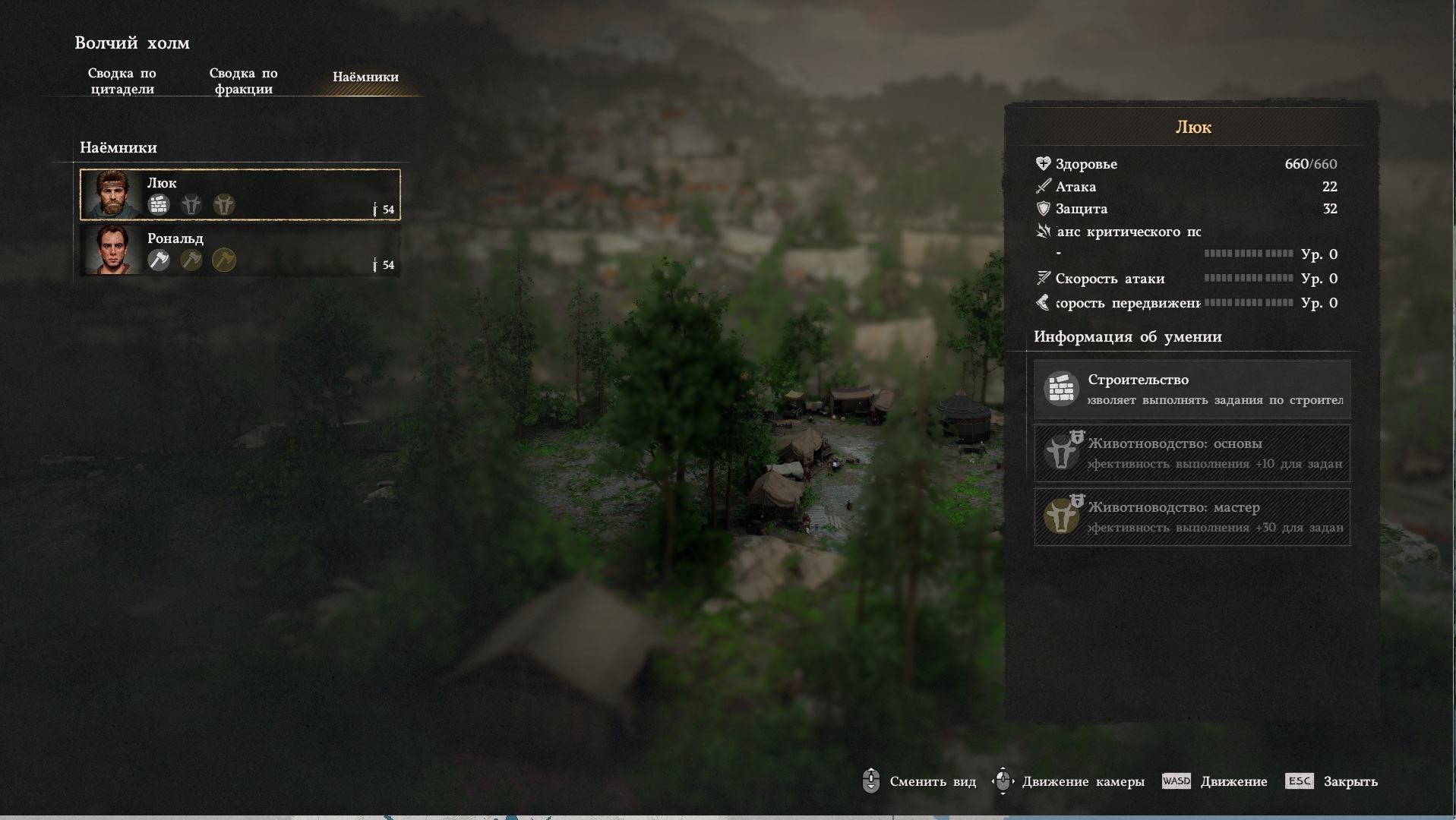Click Люк's gold bull-head skill icon
Image resolution: width=1456 pixels, height=820 pixels.
pos(224,204)
